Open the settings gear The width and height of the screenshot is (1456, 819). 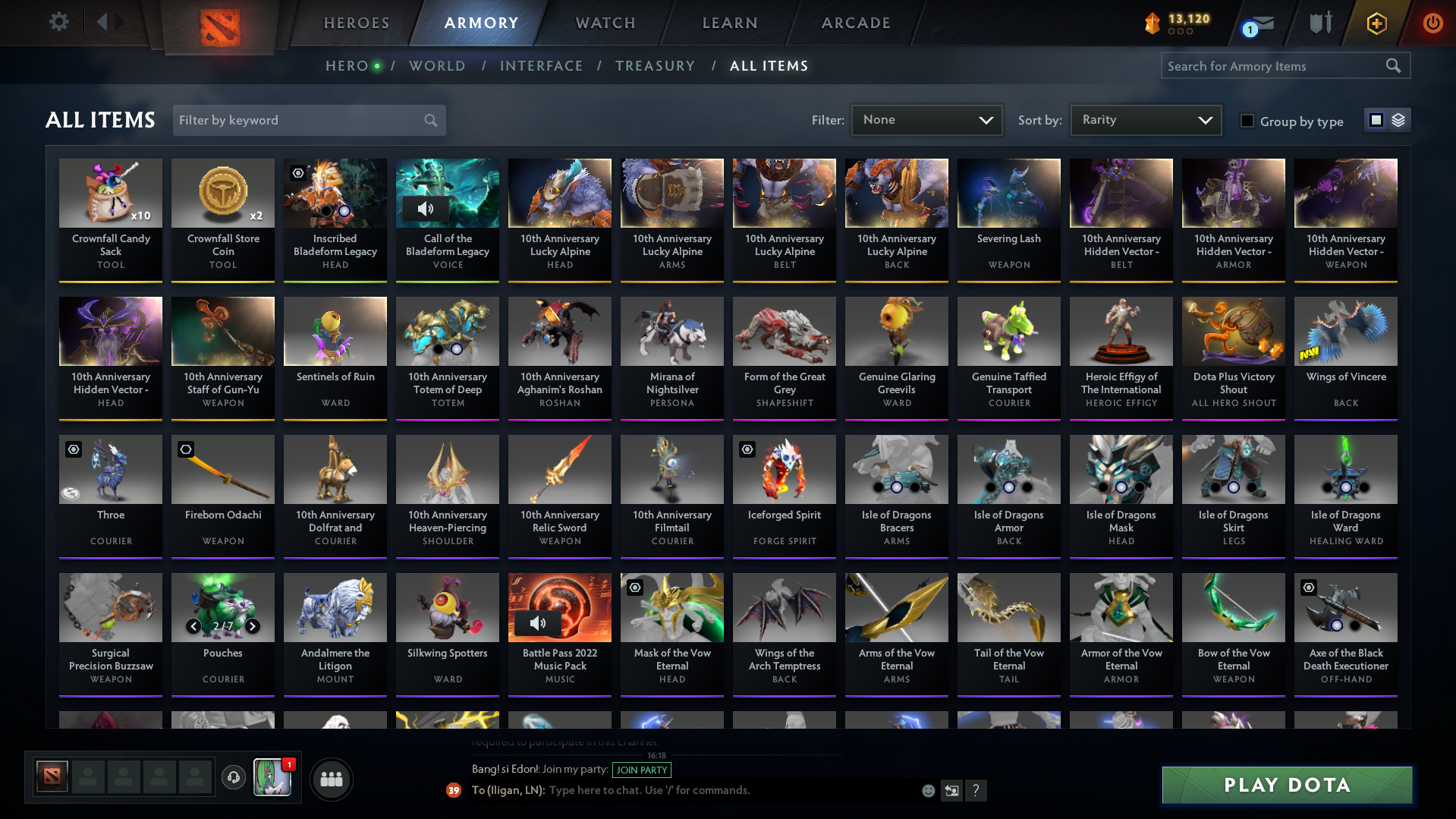[59, 22]
